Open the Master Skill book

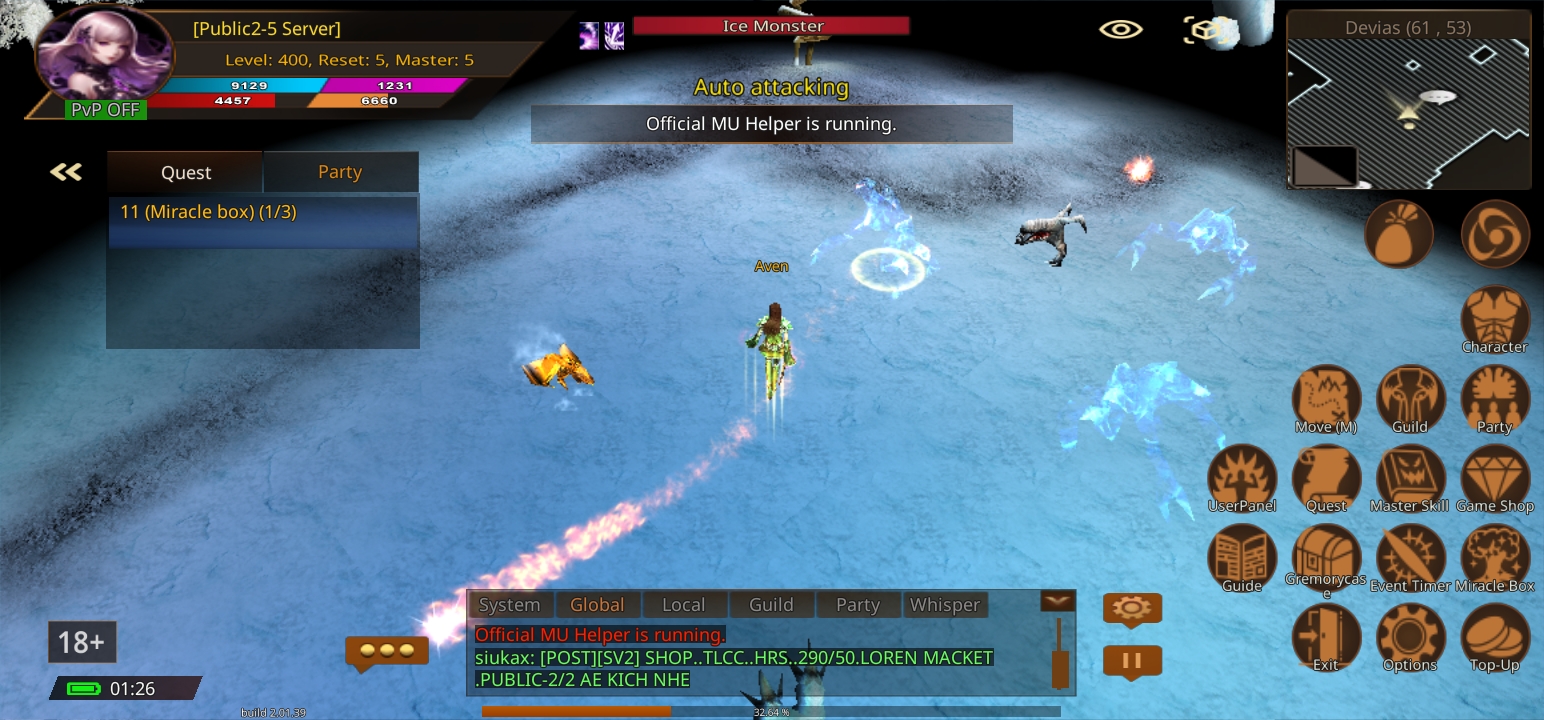click(1410, 477)
